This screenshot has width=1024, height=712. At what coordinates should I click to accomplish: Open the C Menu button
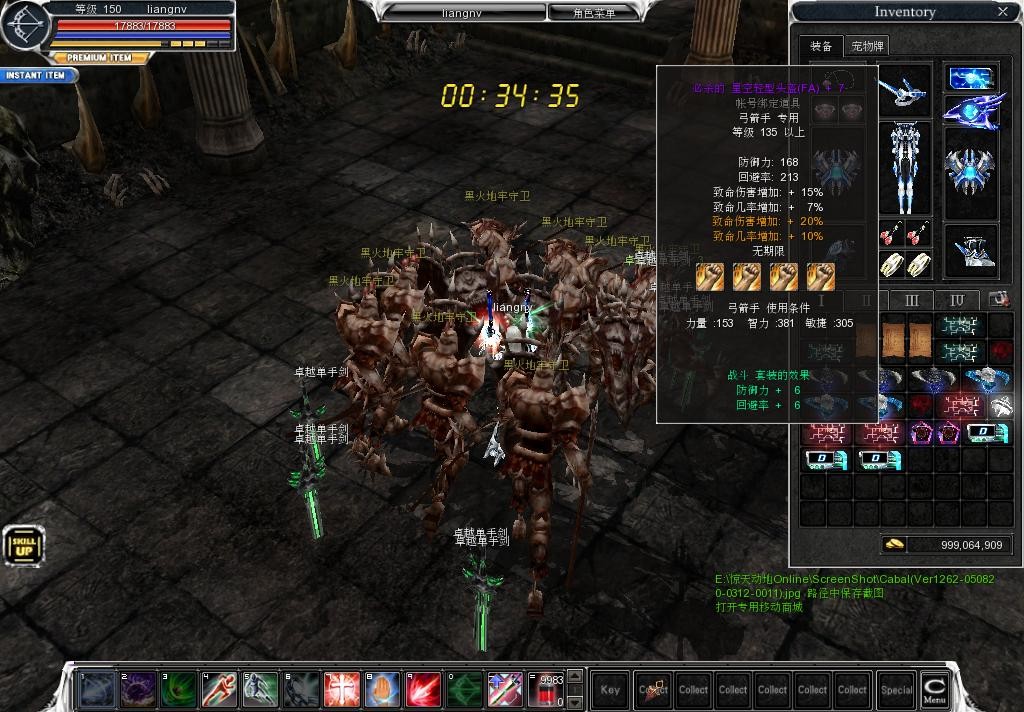pos(934,690)
